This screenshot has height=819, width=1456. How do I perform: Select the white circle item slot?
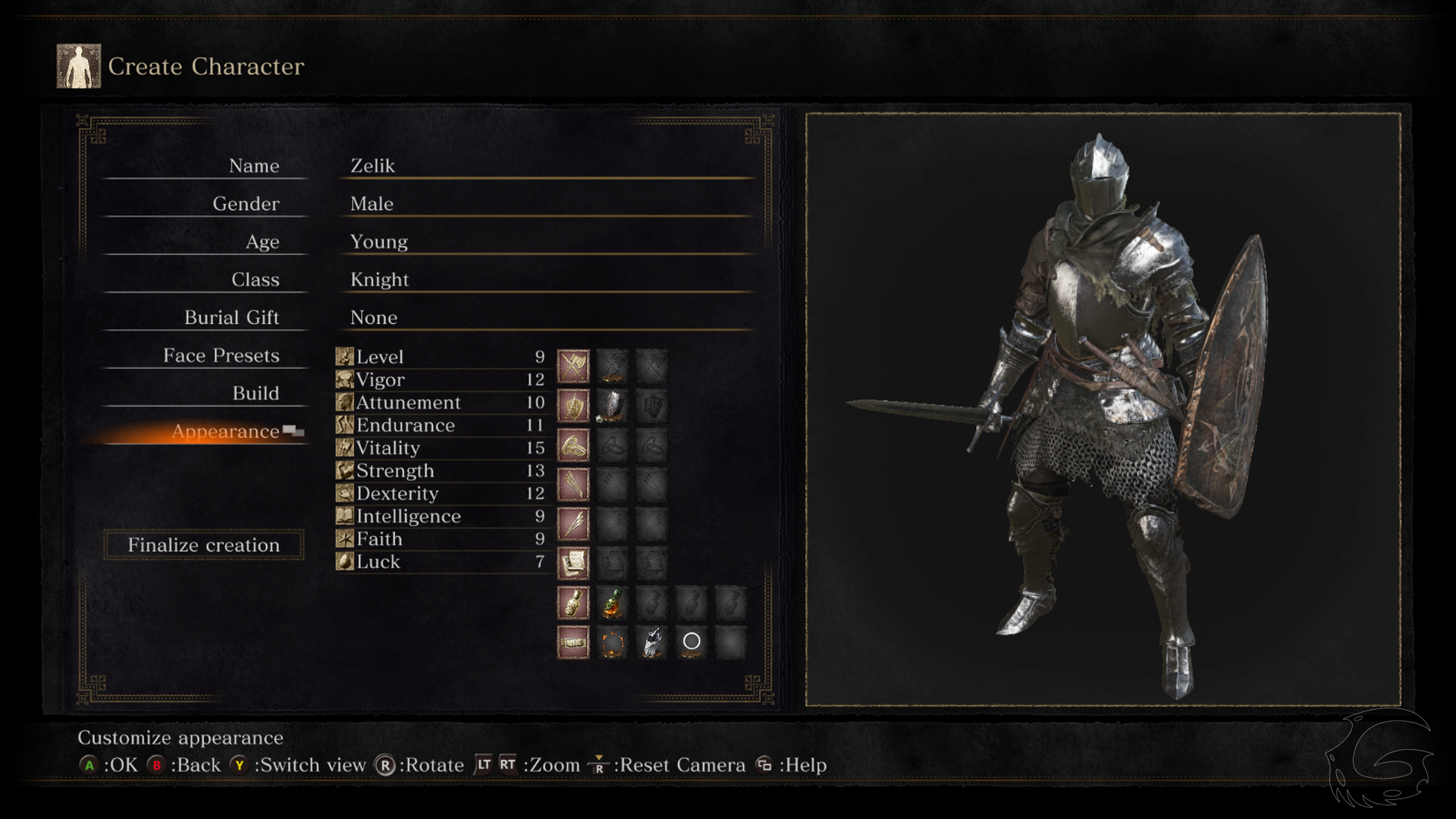point(692,642)
